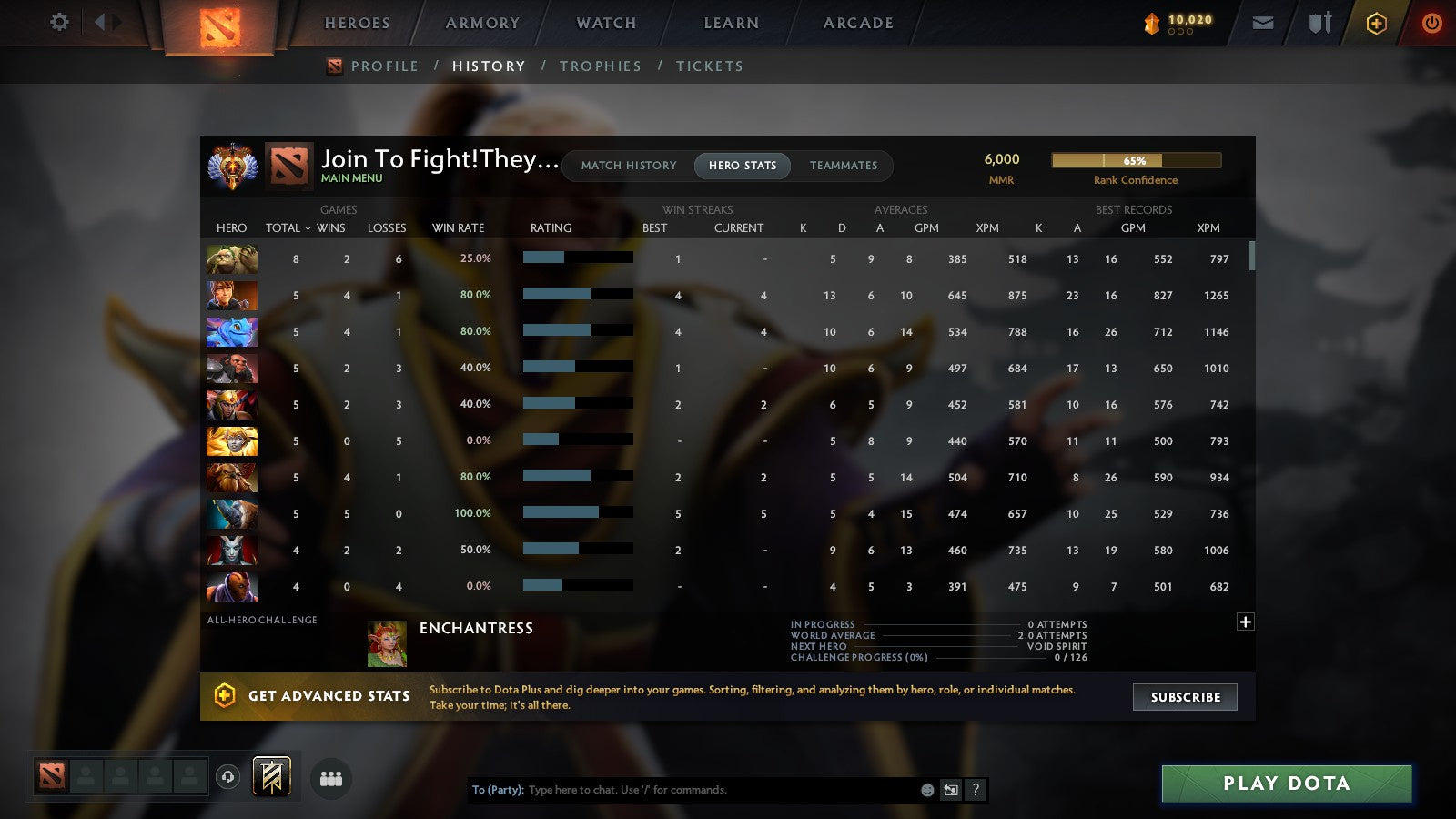This screenshot has height=819, width=1456.
Task: Open the chat wheel icon beside the emoticon
Action: (950, 790)
